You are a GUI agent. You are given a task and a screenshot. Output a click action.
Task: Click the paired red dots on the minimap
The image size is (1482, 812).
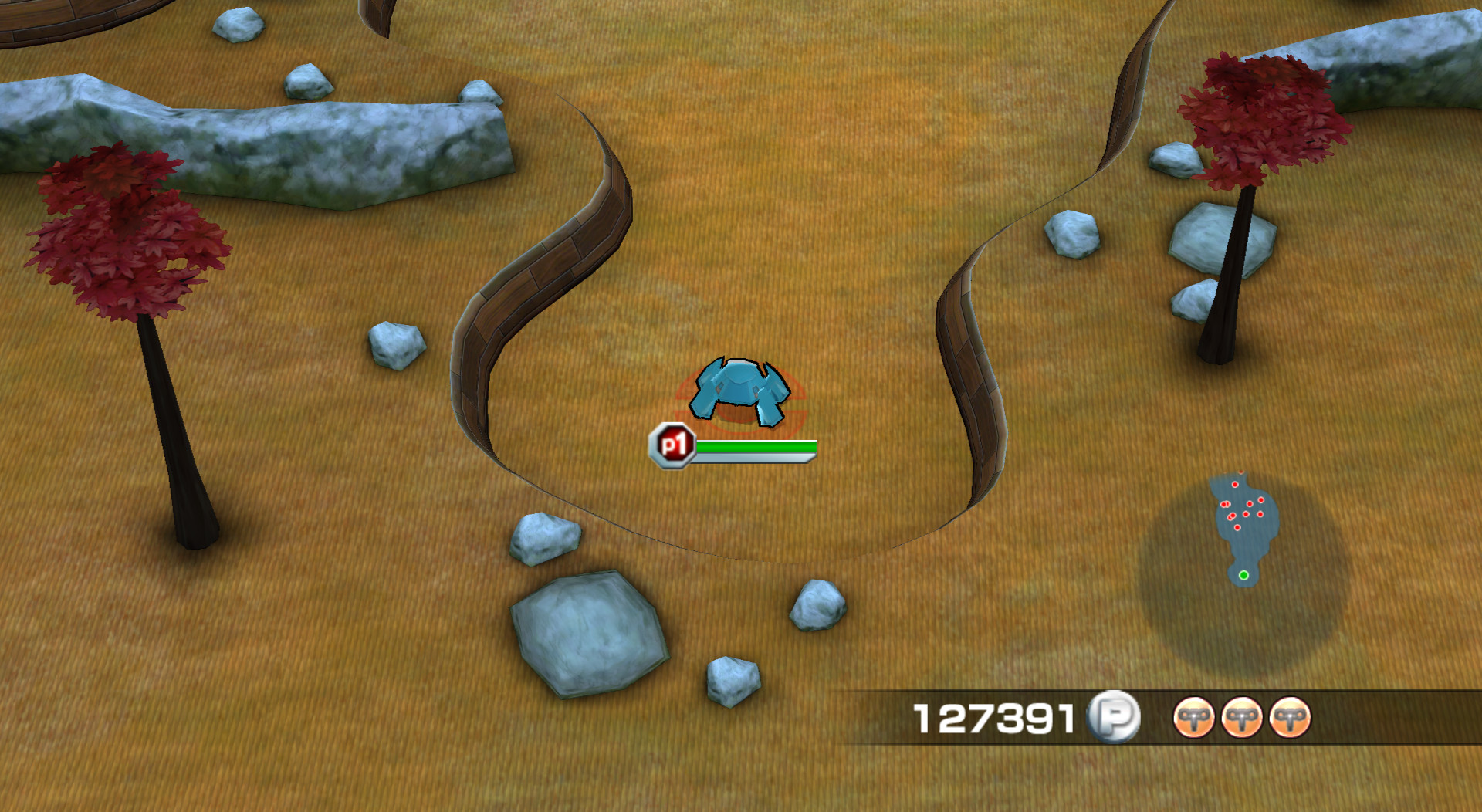click(1225, 504)
